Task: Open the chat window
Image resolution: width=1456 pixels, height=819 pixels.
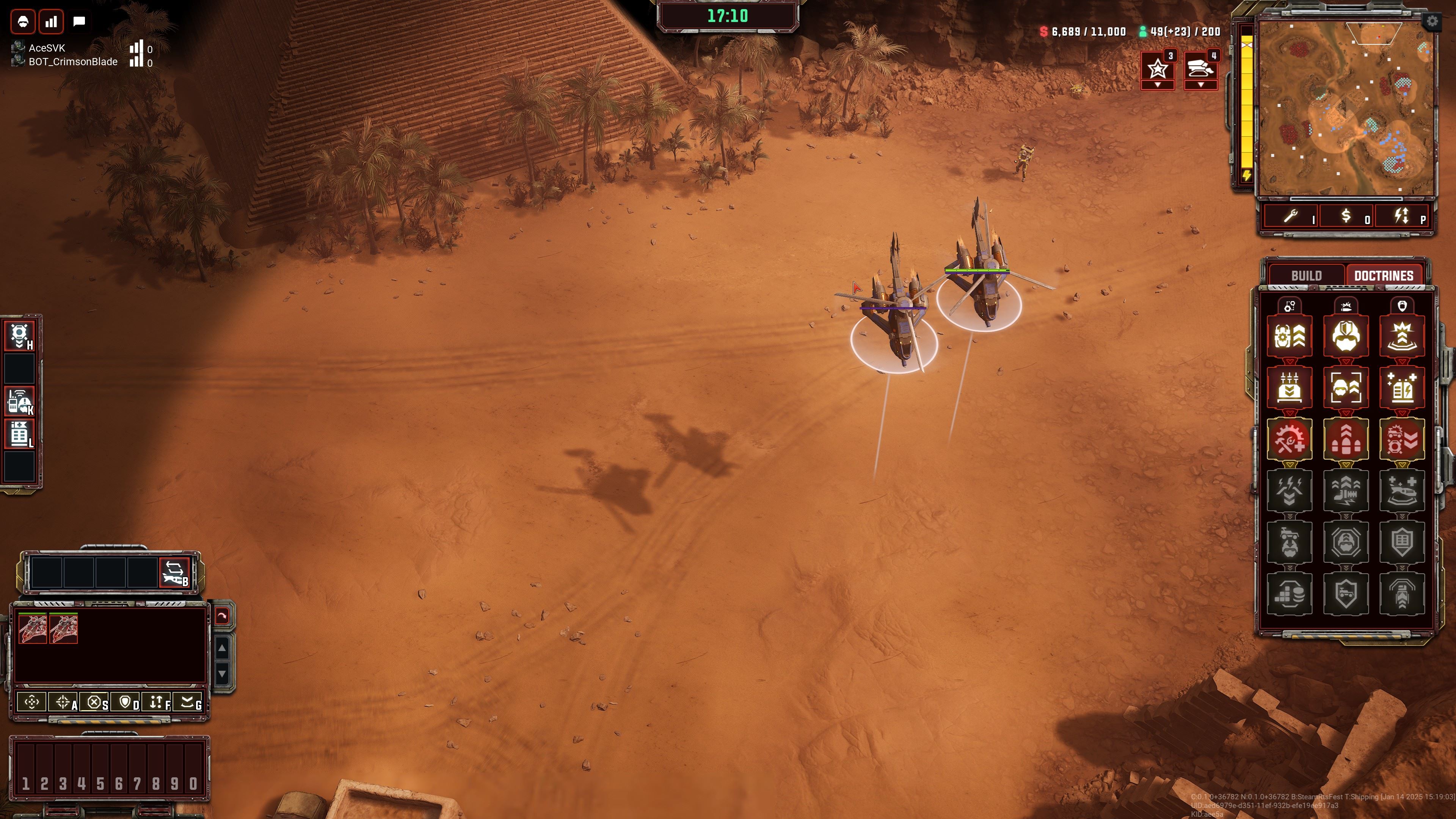Action: (79, 22)
